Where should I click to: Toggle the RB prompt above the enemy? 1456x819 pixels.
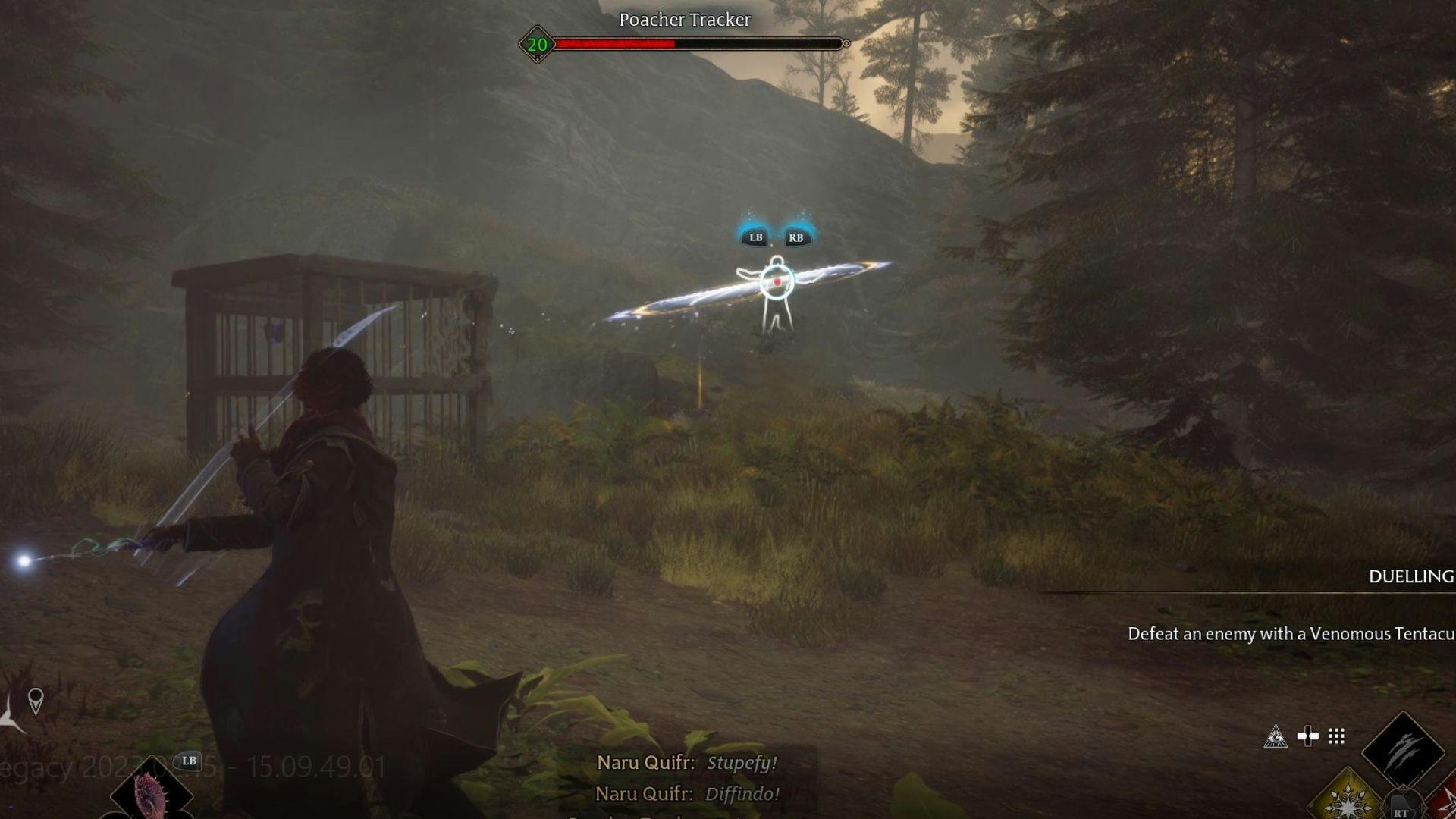796,237
